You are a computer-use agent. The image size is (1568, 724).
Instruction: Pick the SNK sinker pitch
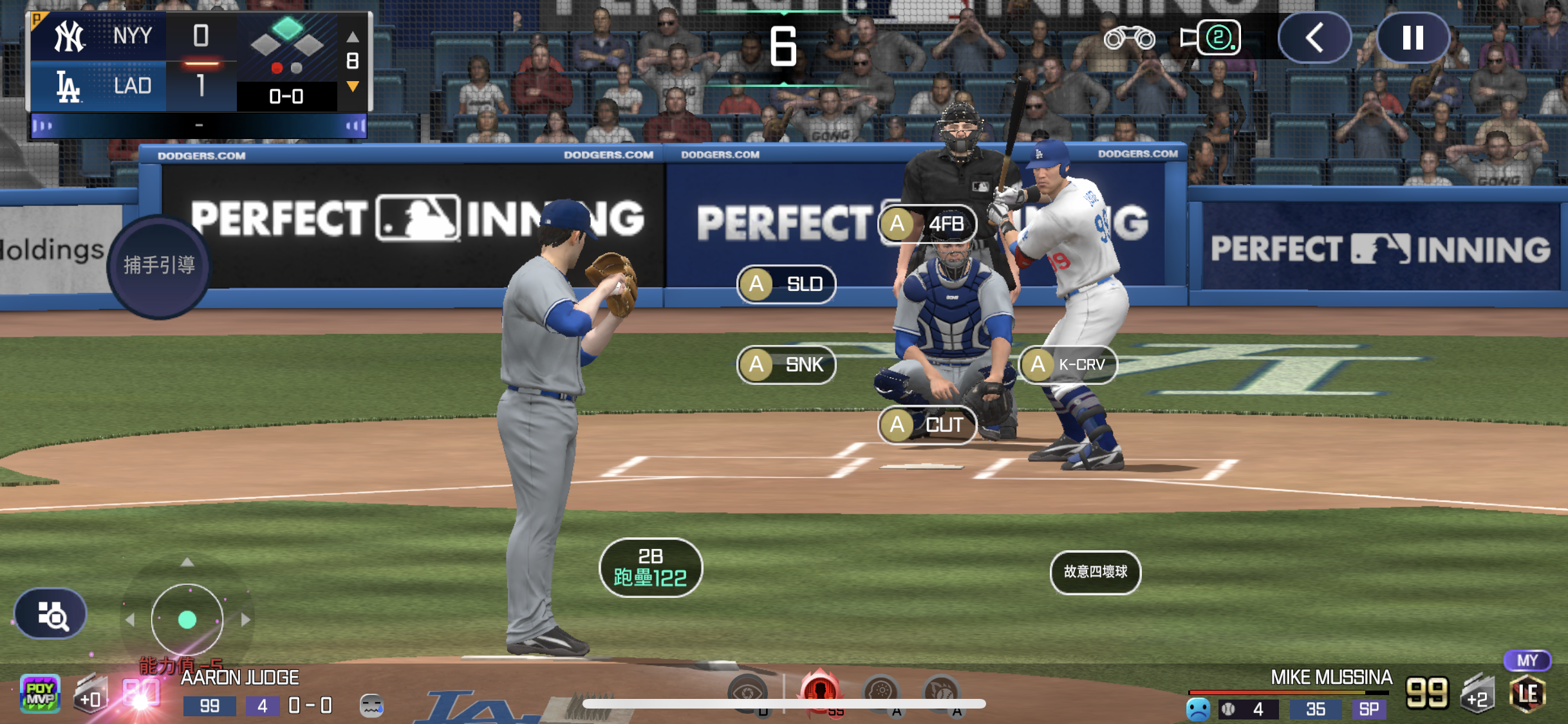[x=786, y=365]
